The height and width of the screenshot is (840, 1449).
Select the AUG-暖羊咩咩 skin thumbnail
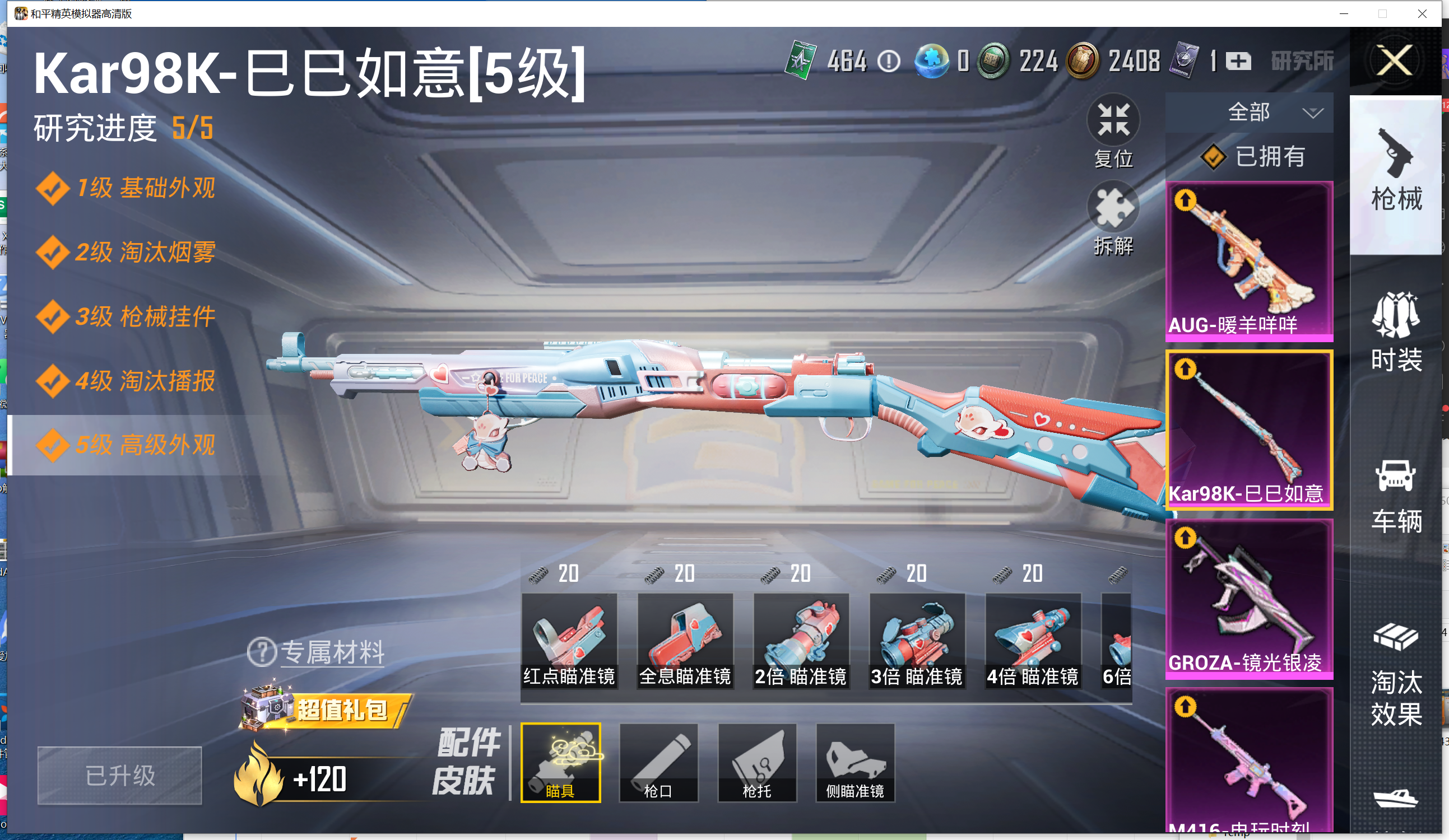(x=1249, y=261)
